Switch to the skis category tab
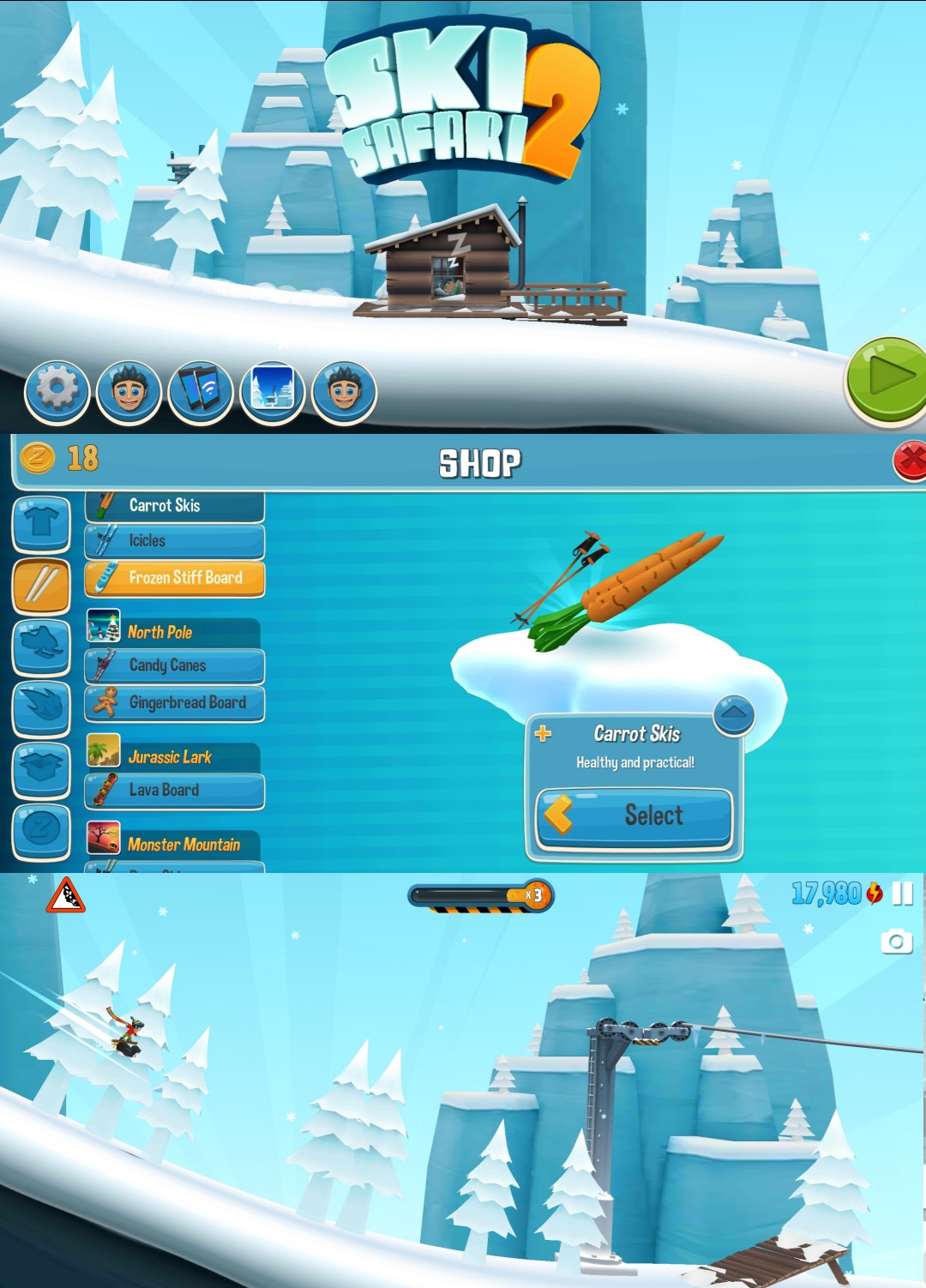The height and width of the screenshot is (1288, 926). pos(41,586)
